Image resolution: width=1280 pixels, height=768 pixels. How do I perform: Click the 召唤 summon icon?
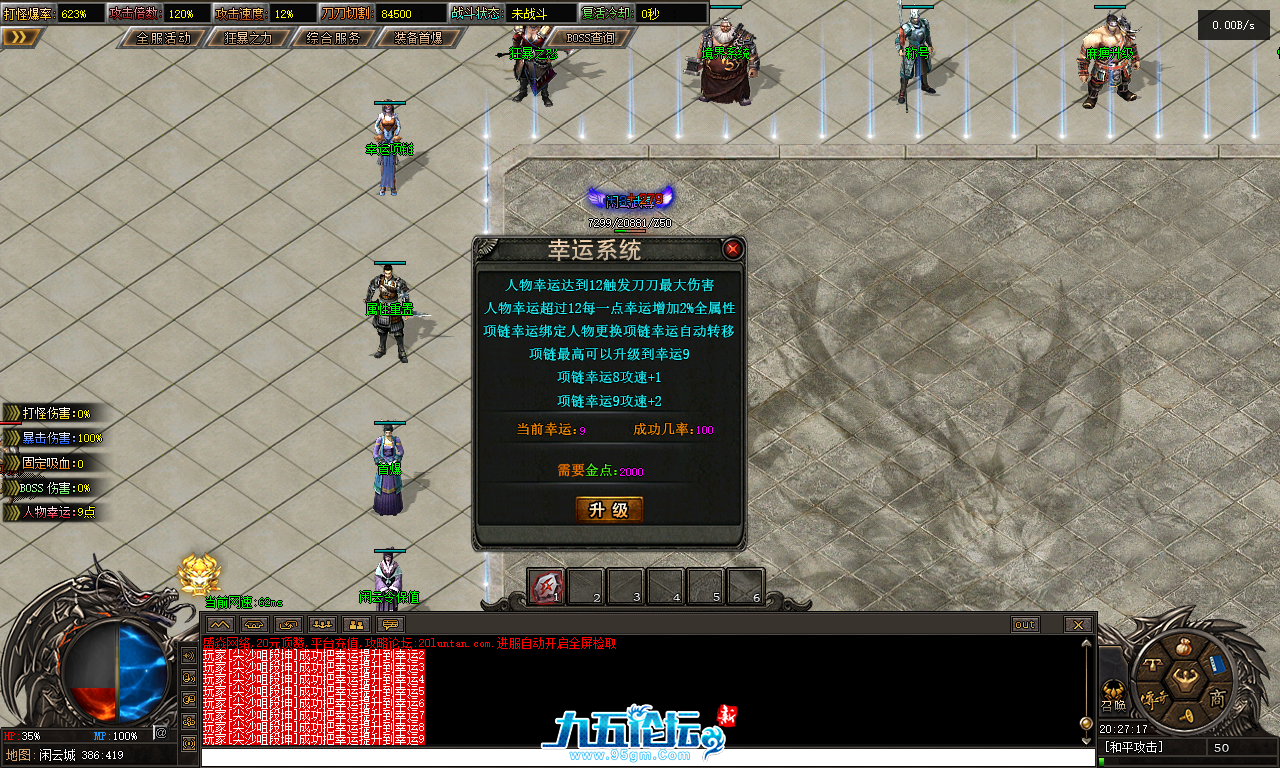pos(1113,691)
